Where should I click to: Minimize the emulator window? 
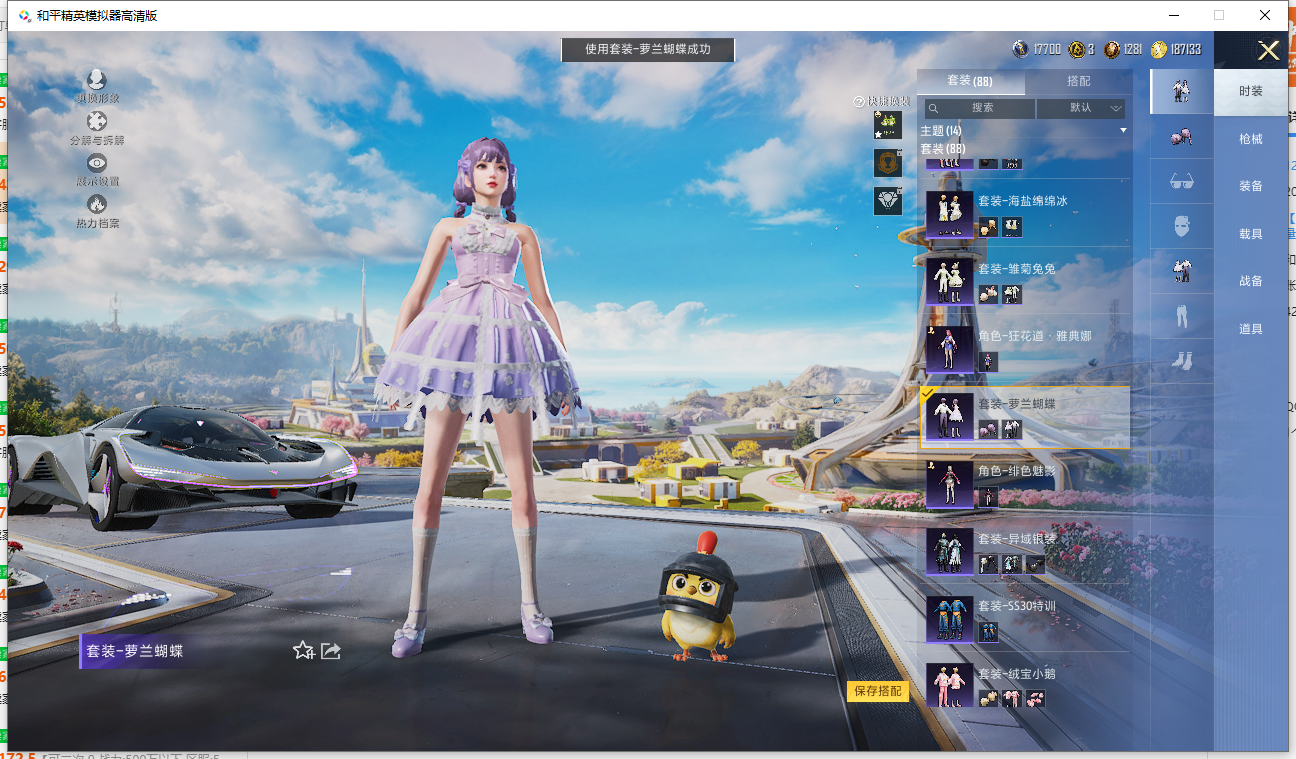1172,15
